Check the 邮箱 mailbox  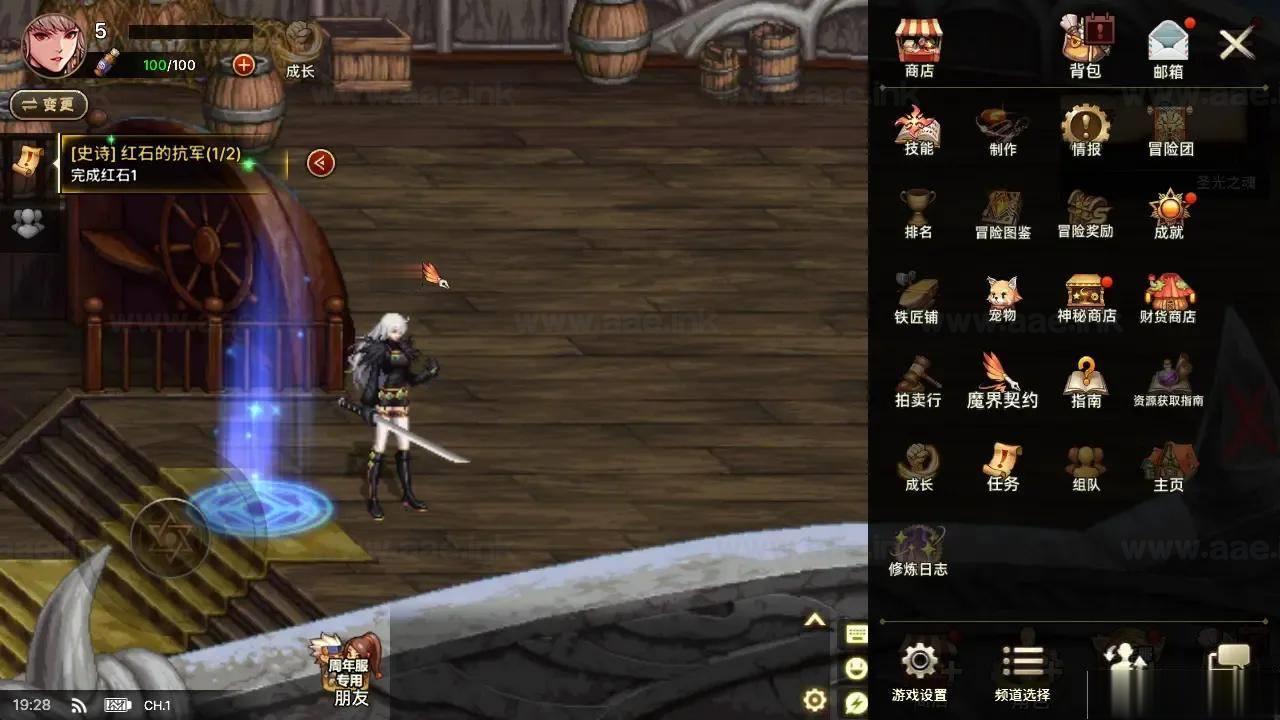[1168, 48]
